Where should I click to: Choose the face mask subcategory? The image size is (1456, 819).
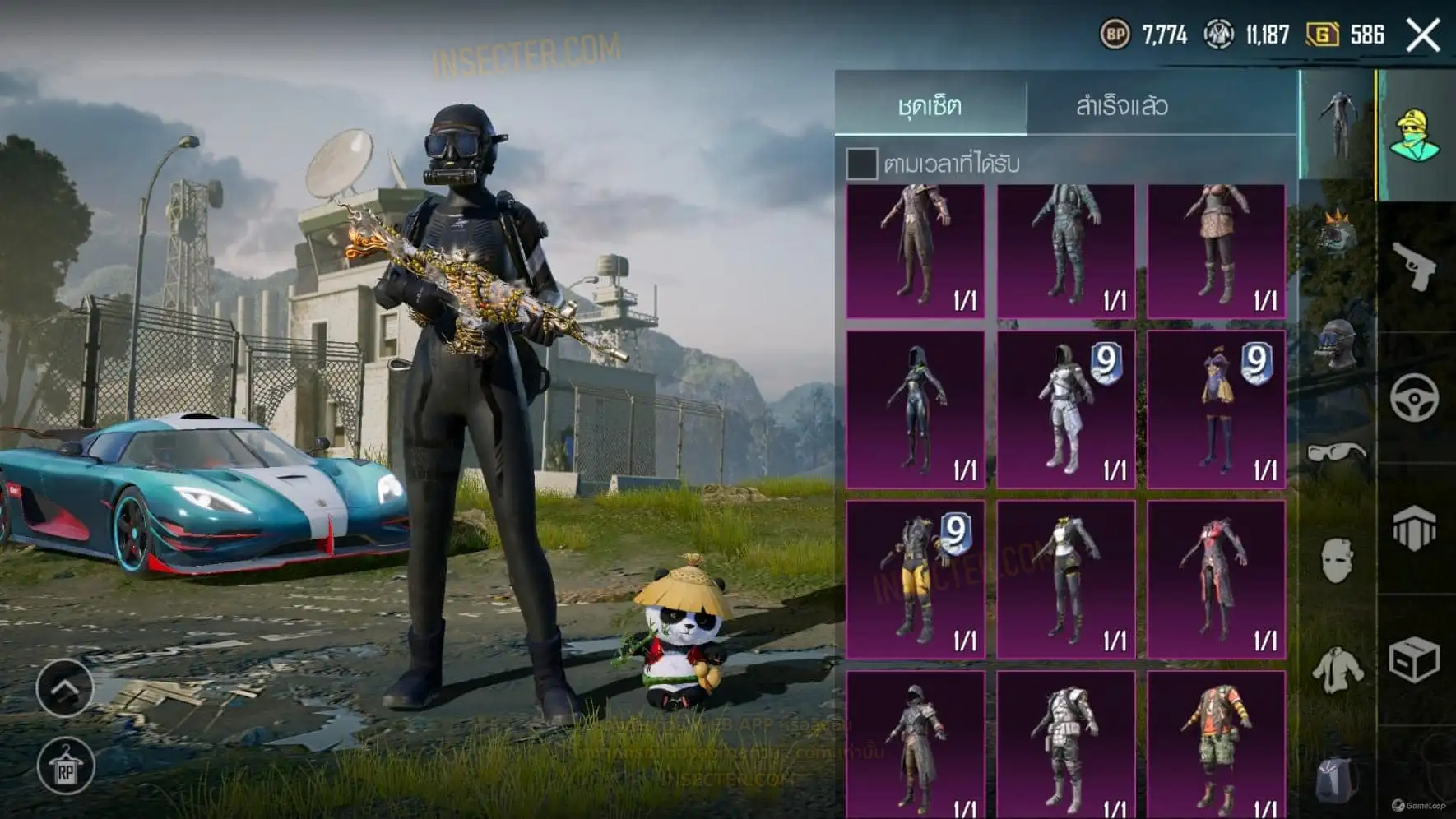[1337, 561]
